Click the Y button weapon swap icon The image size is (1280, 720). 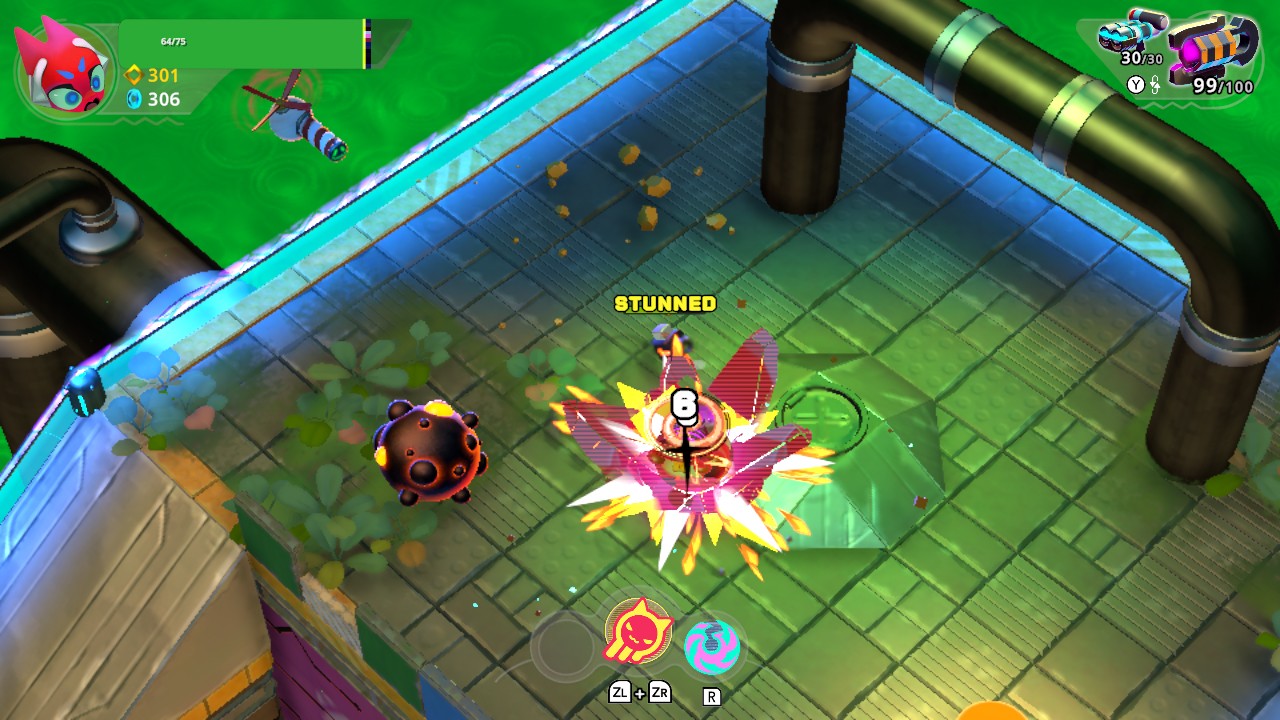1137,83
